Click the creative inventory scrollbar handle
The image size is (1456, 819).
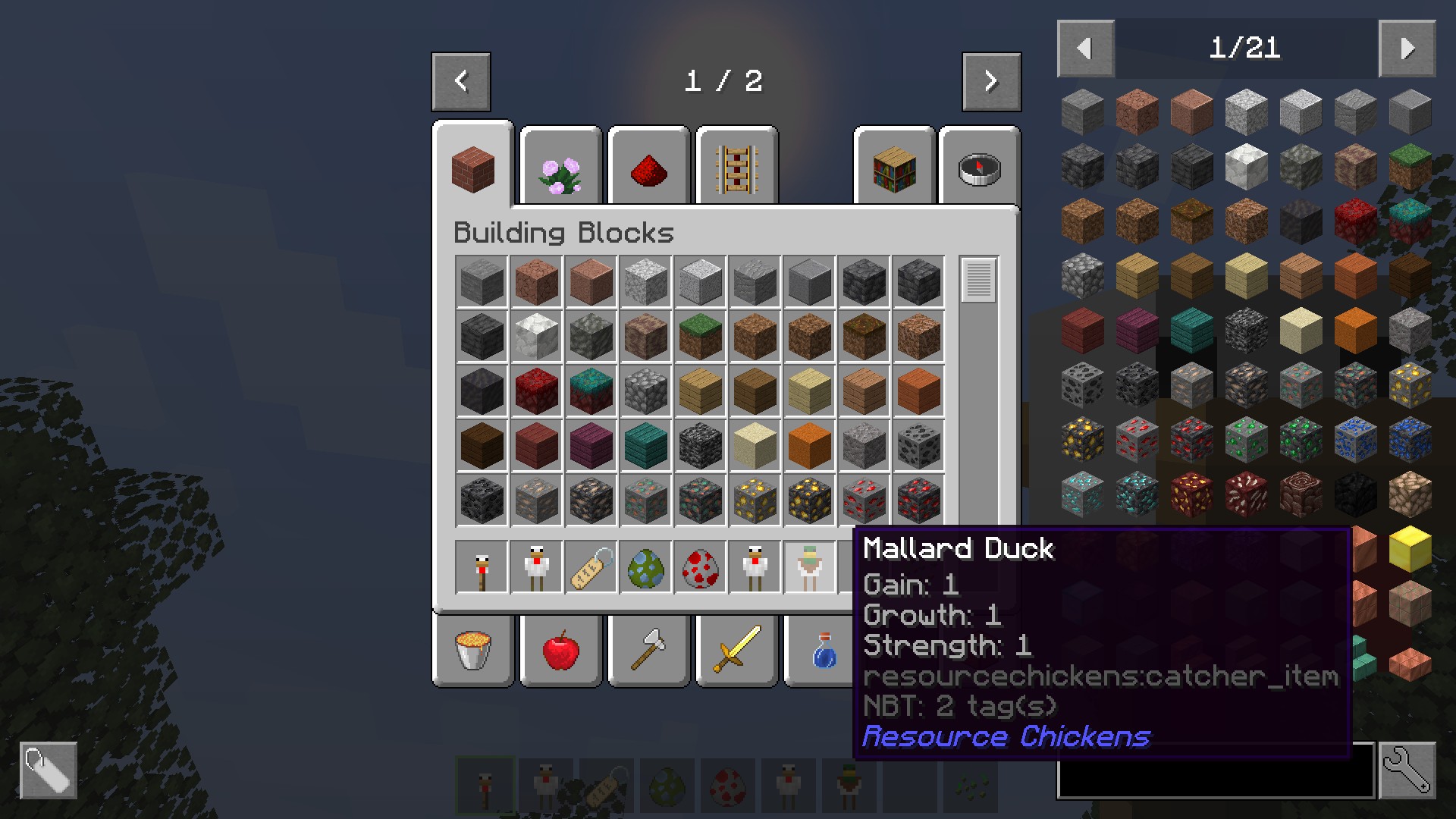[978, 280]
